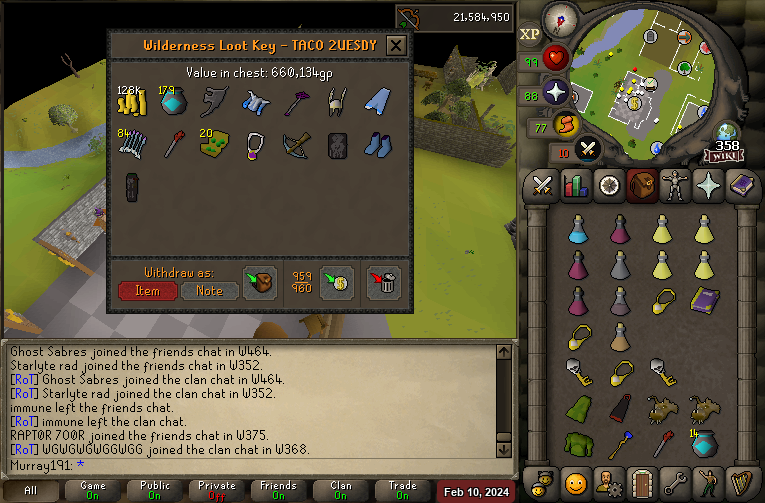This screenshot has height=503, width=765.
Task: Open the Wiki lookup button
Action: point(722,155)
